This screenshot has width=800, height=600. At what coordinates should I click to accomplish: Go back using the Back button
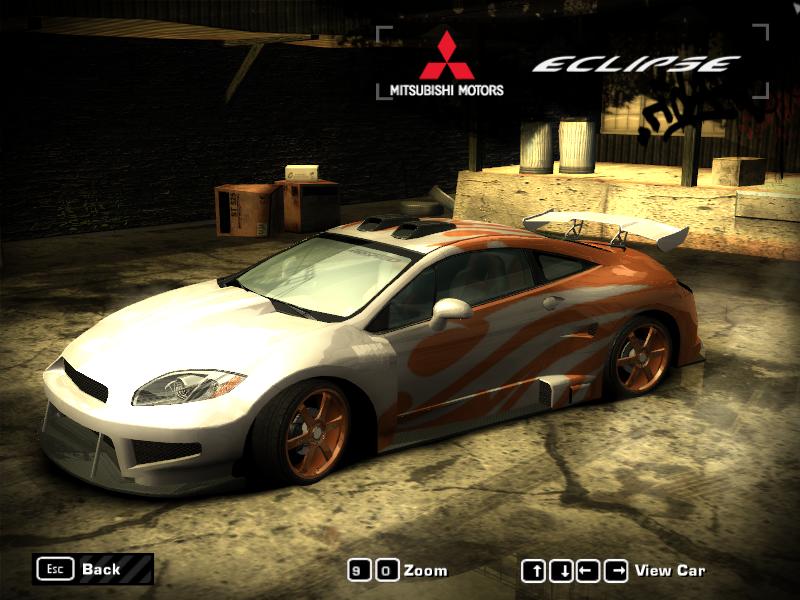point(92,569)
